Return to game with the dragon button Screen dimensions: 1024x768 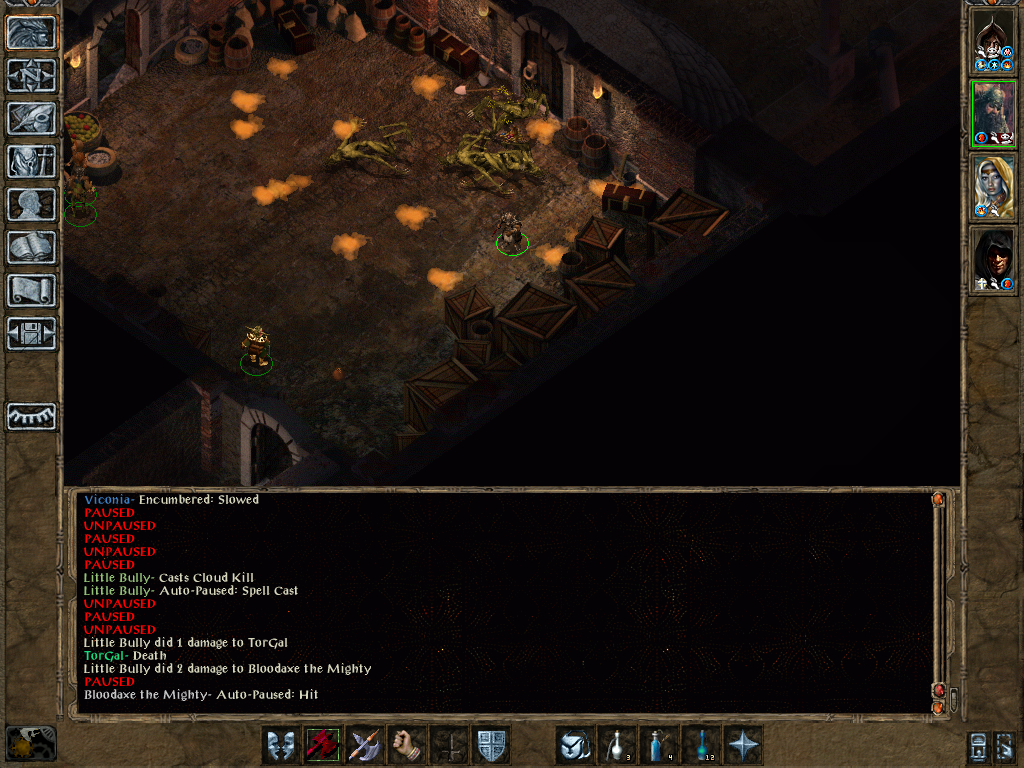point(32,33)
